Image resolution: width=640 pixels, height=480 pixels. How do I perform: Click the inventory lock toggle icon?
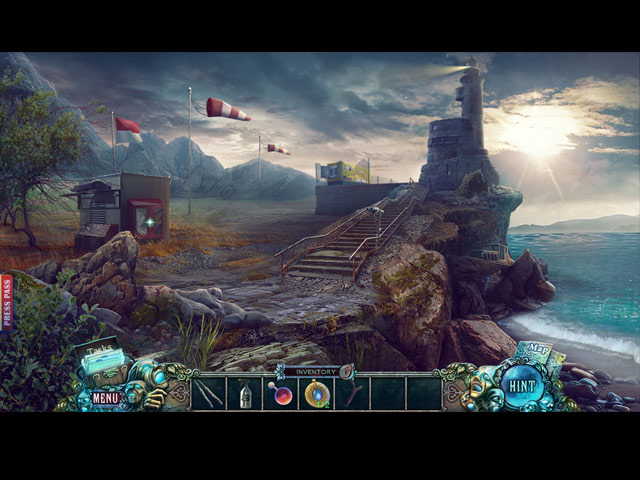click(347, 372)
